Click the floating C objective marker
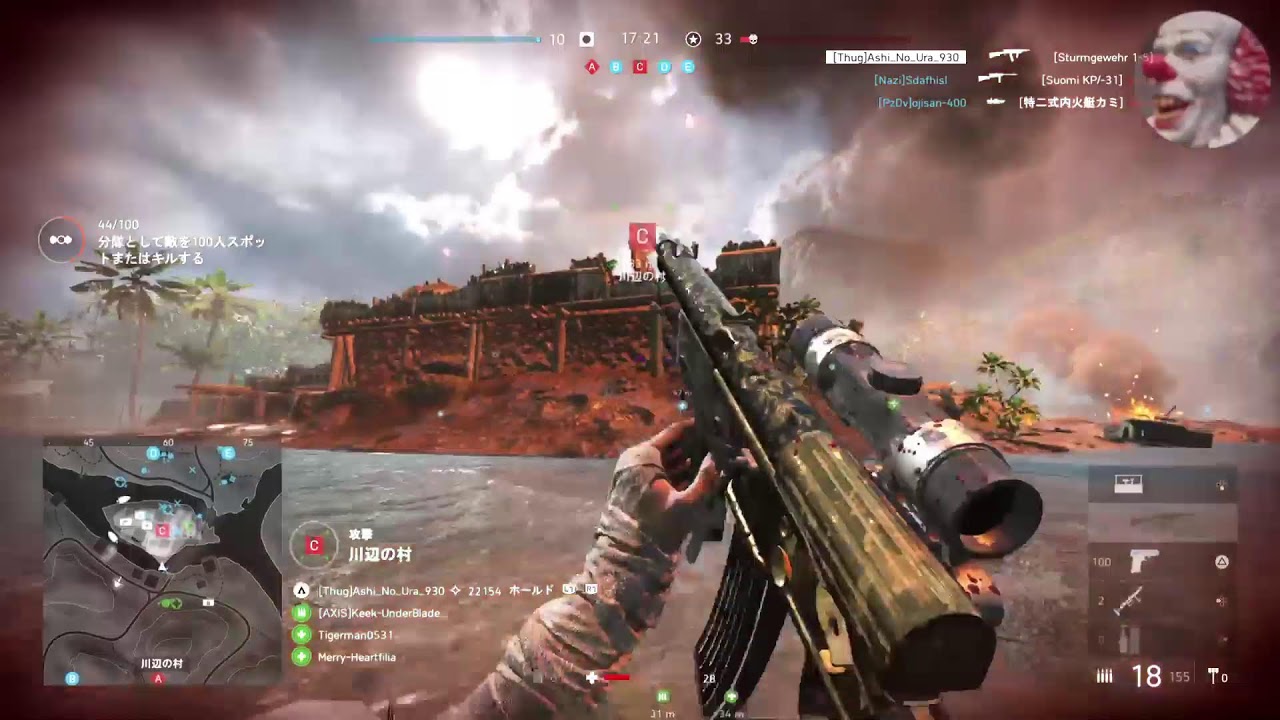 tap(642, 237)
